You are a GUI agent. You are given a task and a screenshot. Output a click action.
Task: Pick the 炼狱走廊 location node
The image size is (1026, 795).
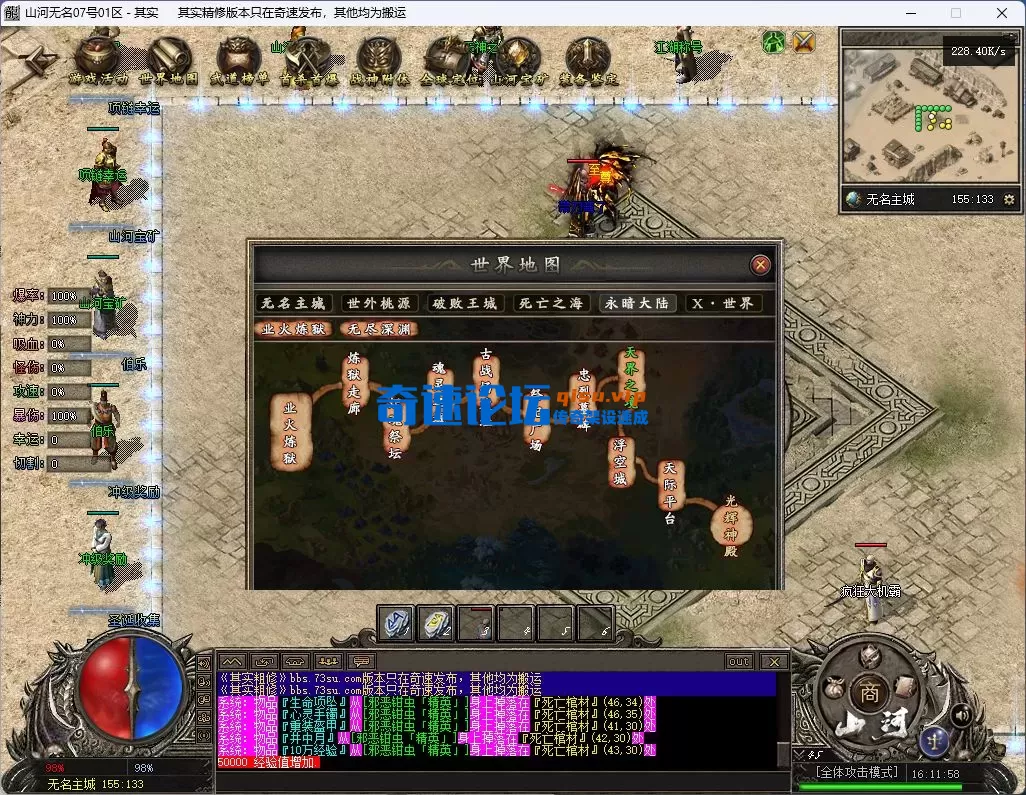pos(352,376)
